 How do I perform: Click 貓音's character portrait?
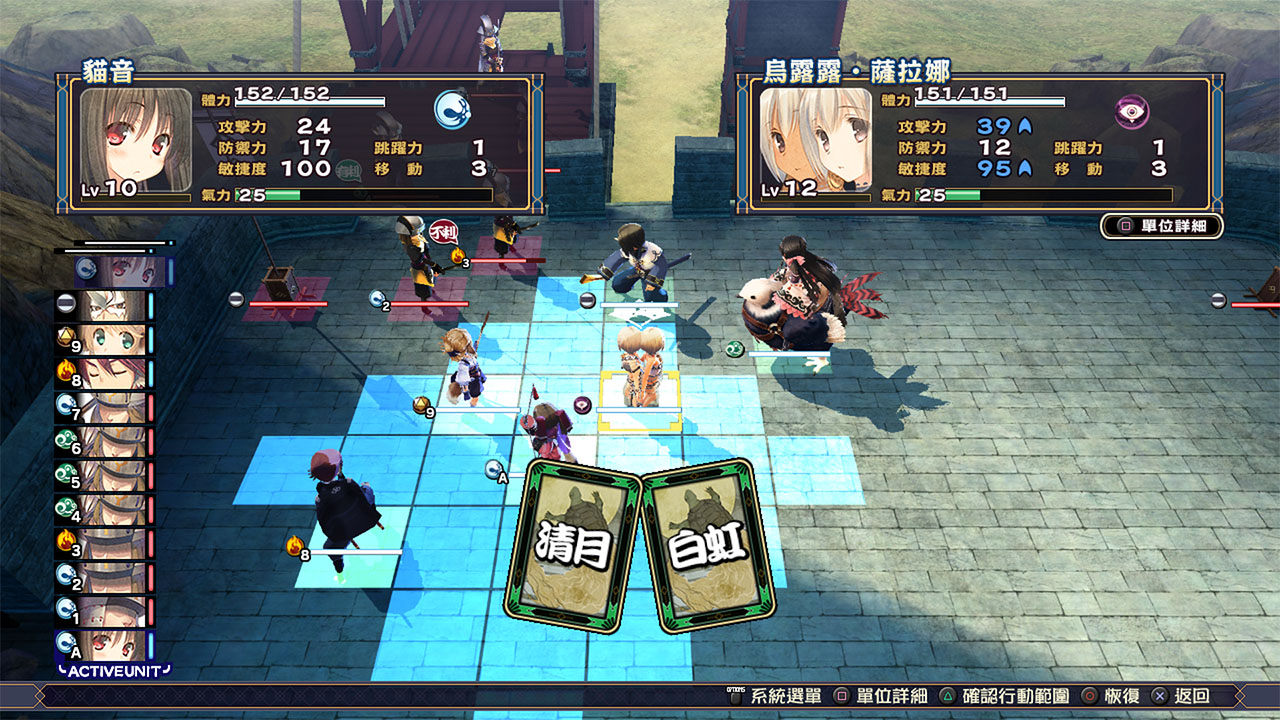coord(136,140)
